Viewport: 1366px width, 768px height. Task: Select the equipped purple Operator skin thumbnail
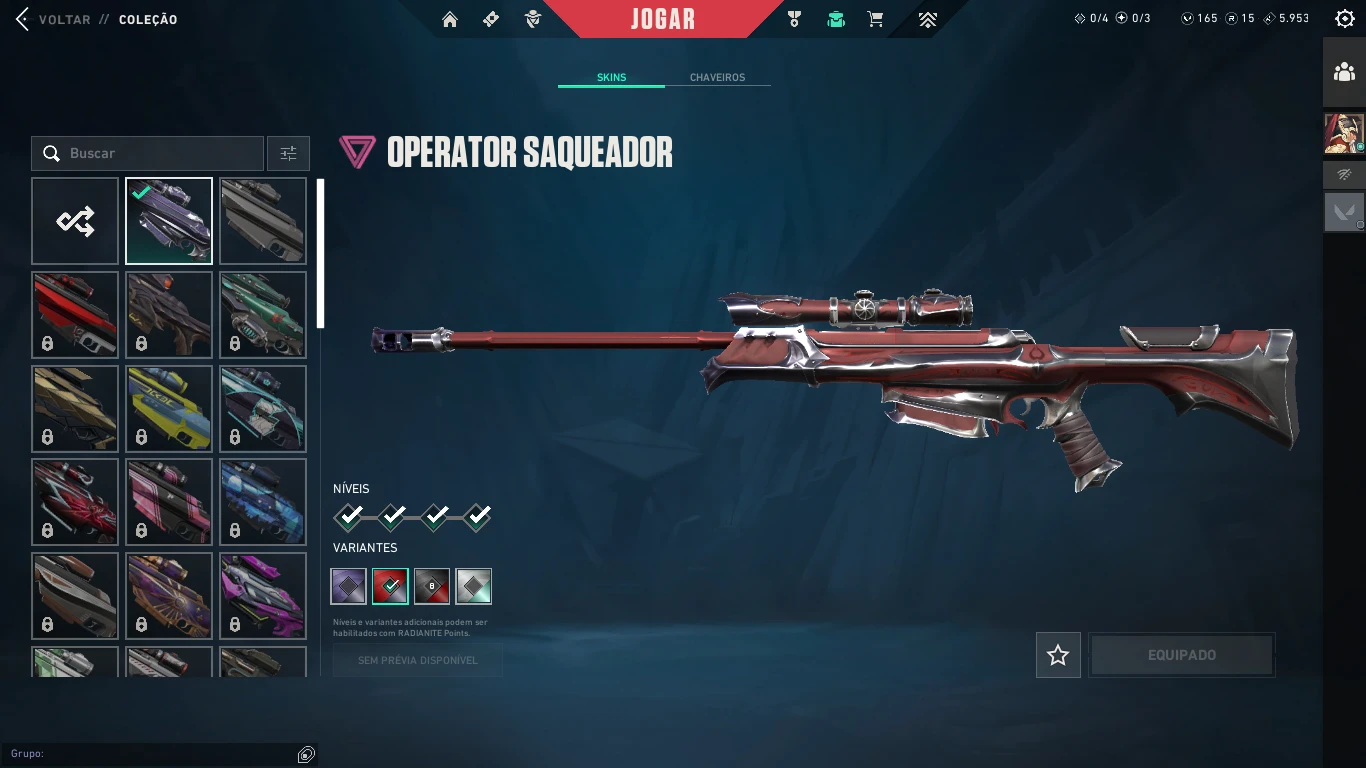tap(169, 221)
